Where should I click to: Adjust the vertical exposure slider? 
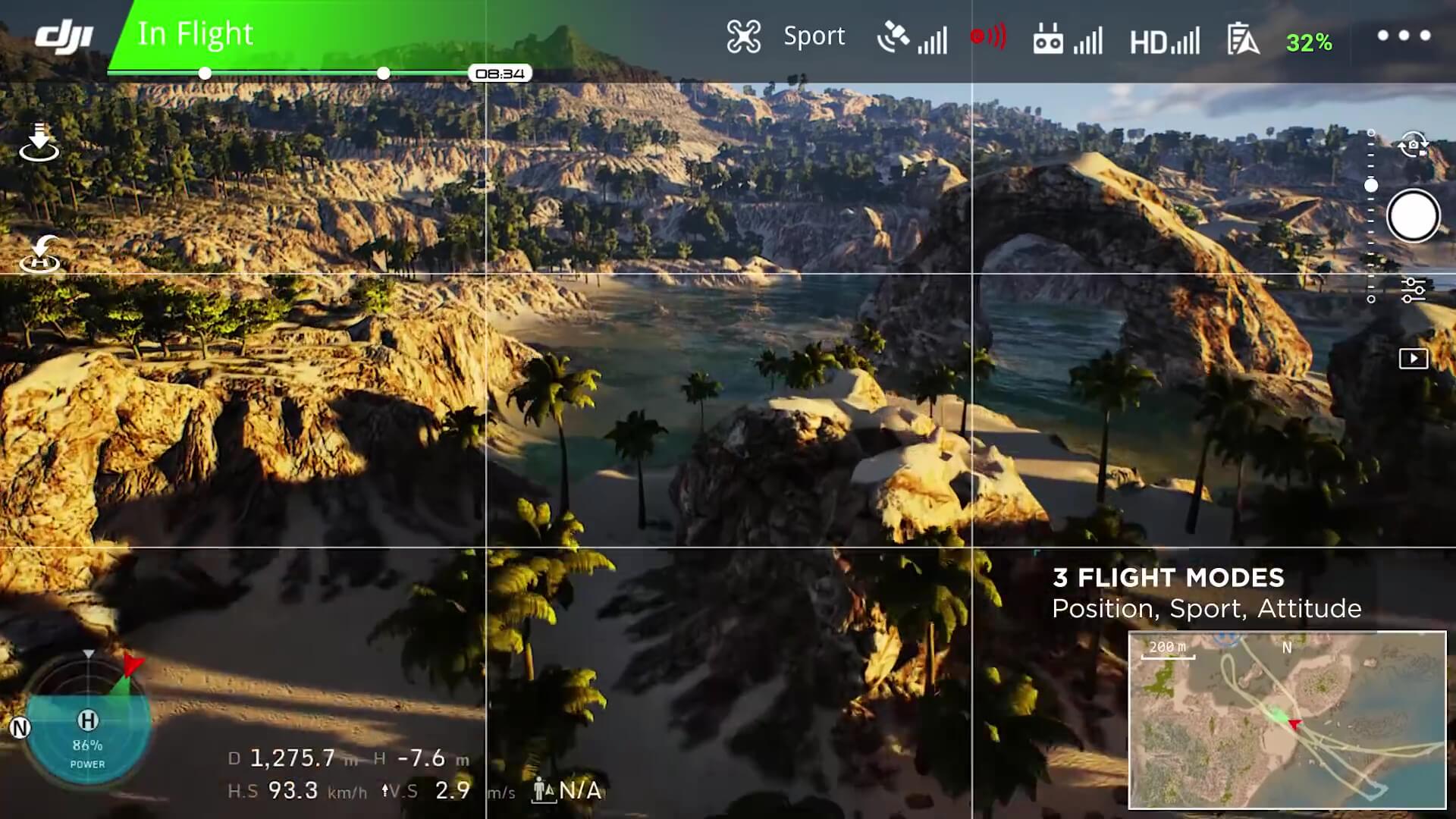point(1371,182)
